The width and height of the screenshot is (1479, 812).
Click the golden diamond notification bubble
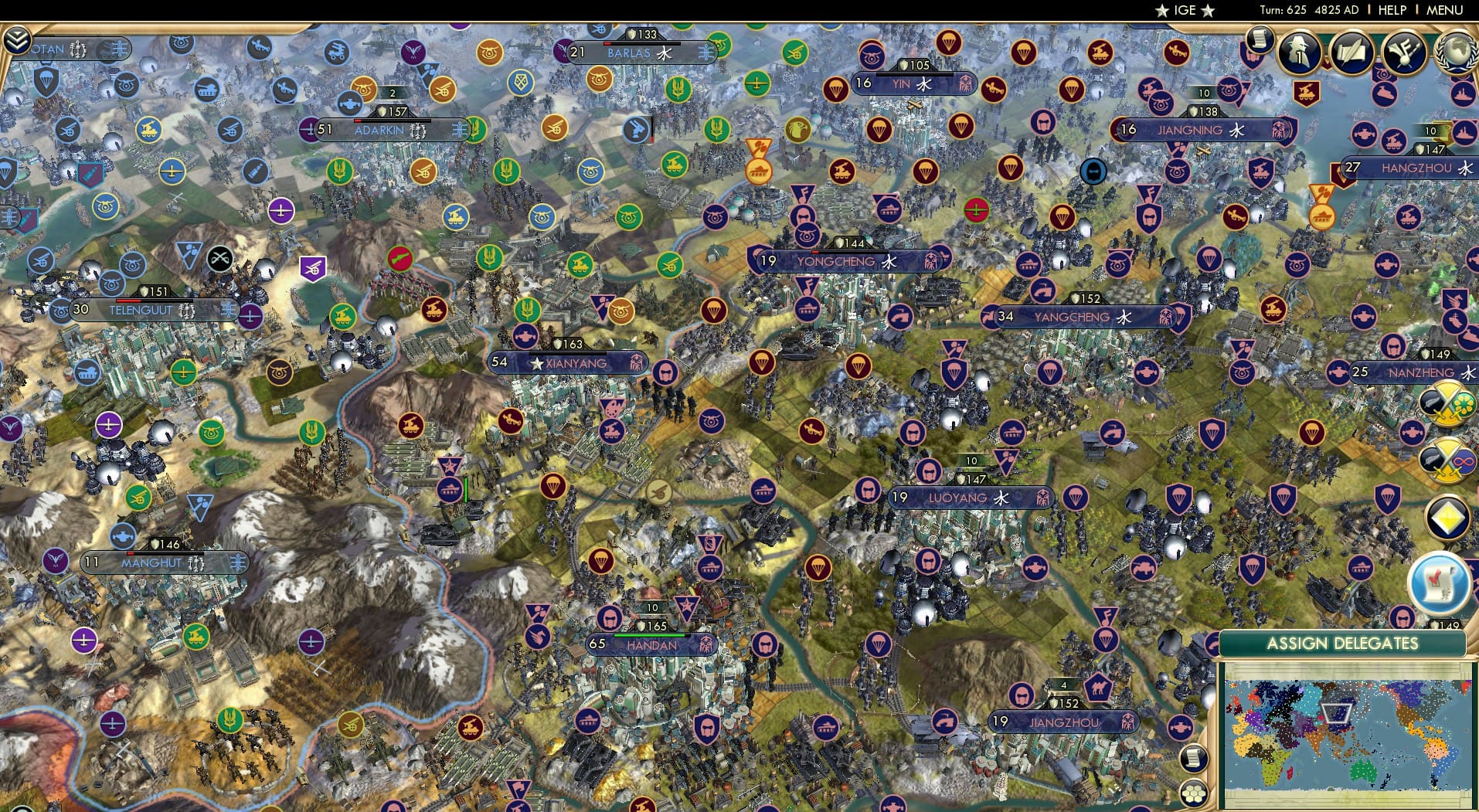[x=1449, y=515]
